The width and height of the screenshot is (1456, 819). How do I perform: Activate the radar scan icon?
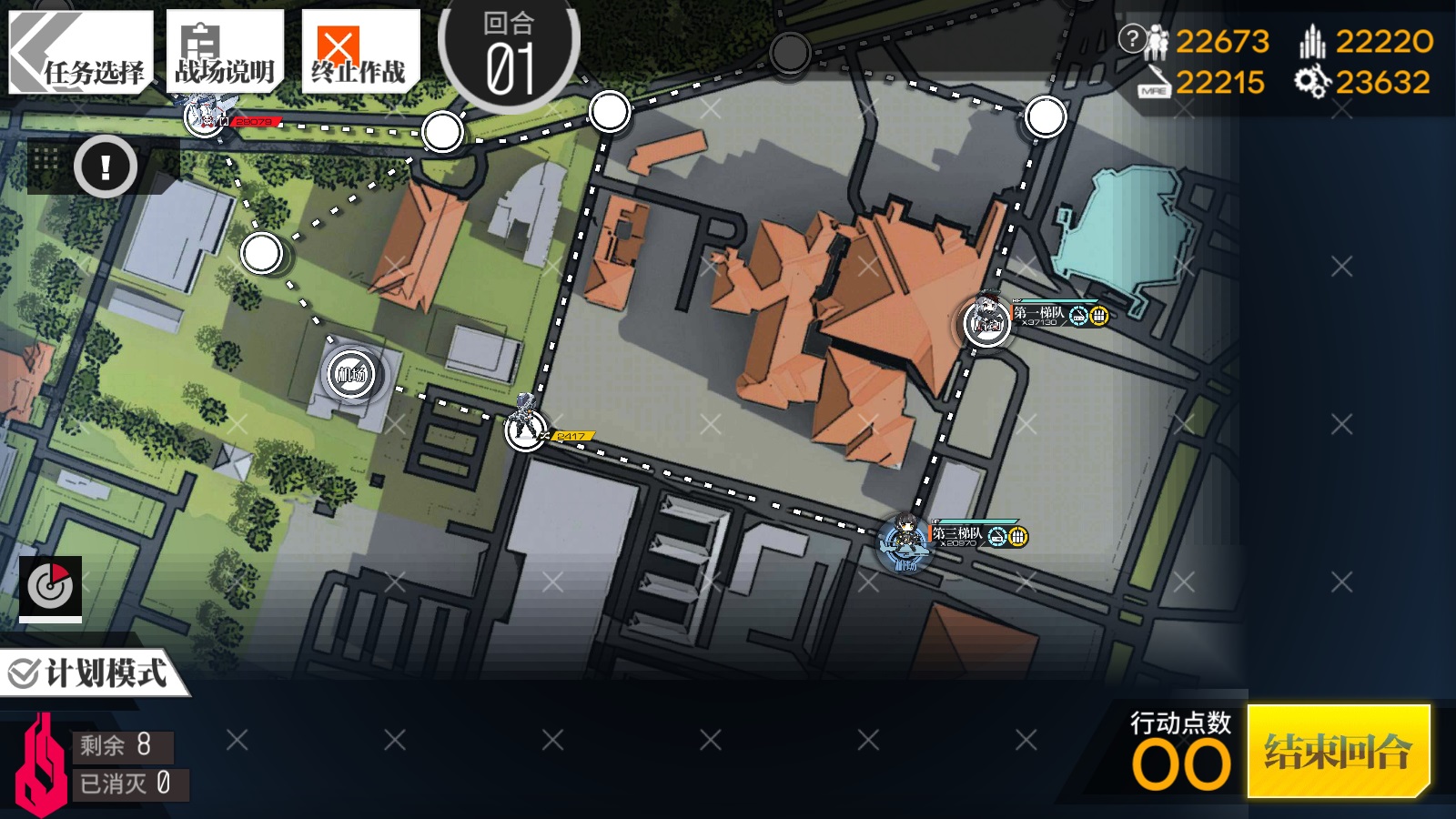click(x=51, y=587)
